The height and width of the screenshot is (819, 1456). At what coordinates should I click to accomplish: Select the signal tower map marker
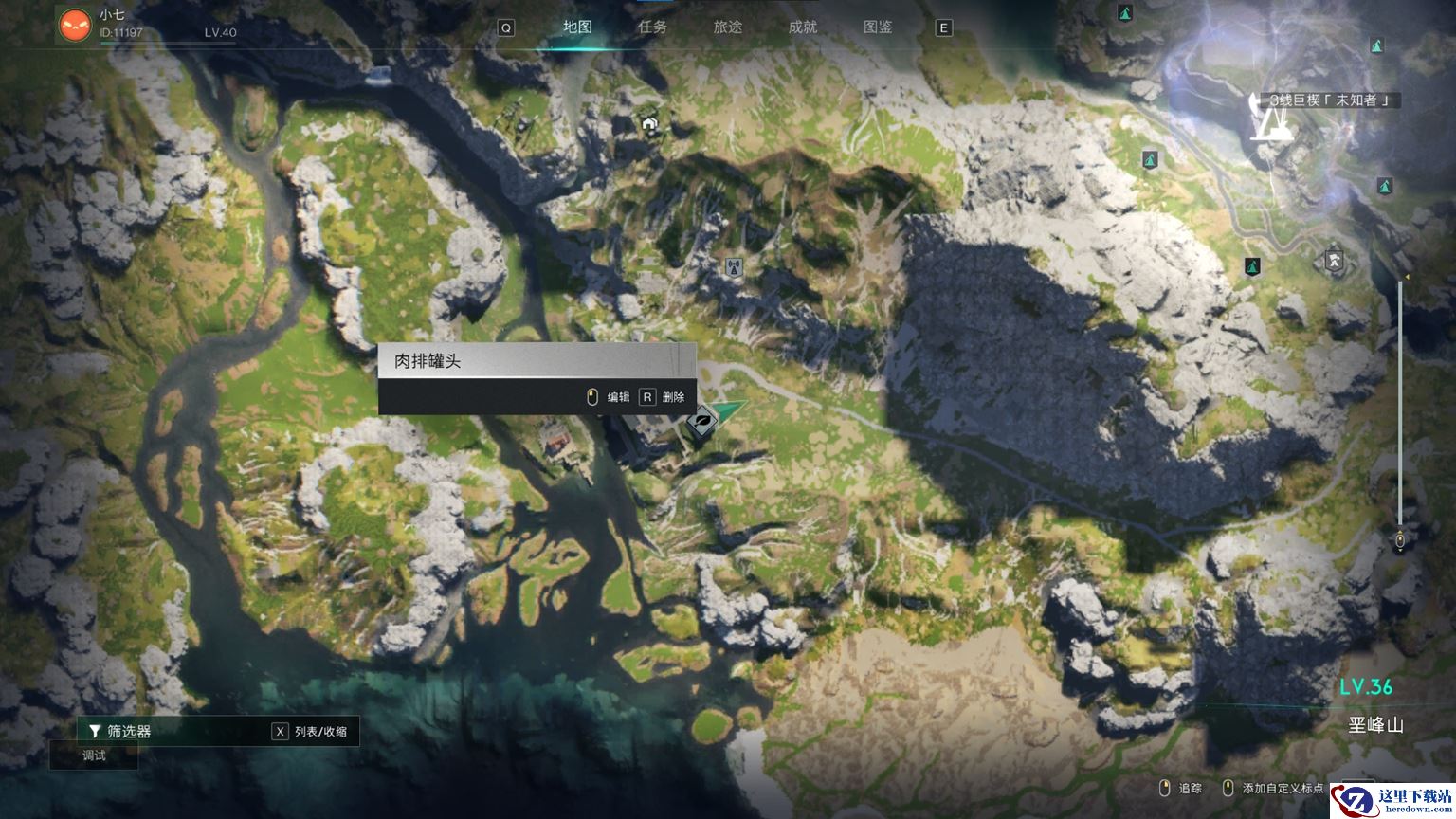click(x=732, y=267)
